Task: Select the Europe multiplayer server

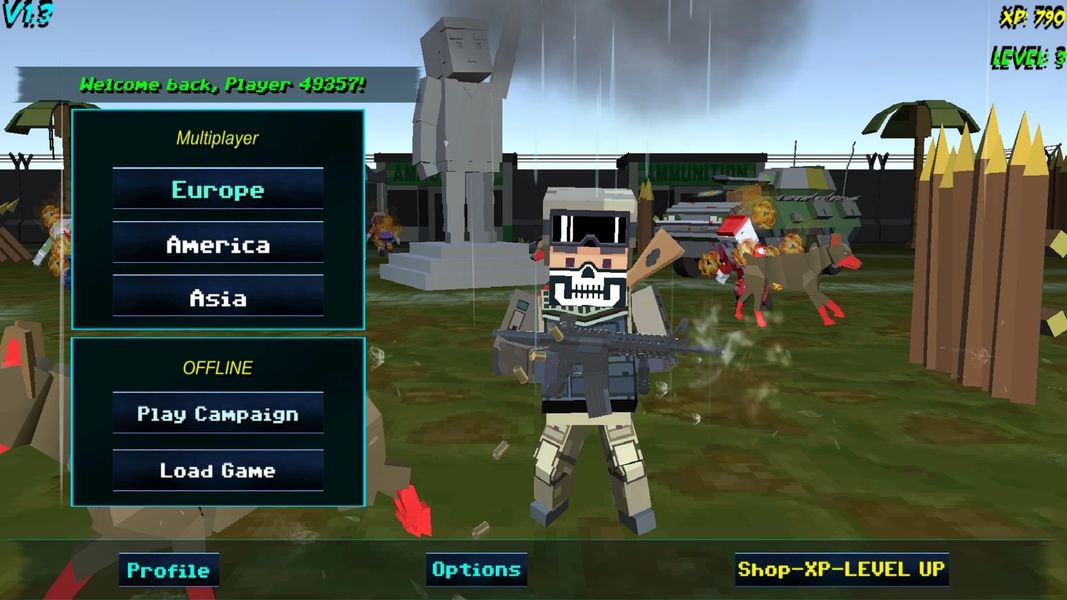Action: pyautogui.click(x=218, y=189)
